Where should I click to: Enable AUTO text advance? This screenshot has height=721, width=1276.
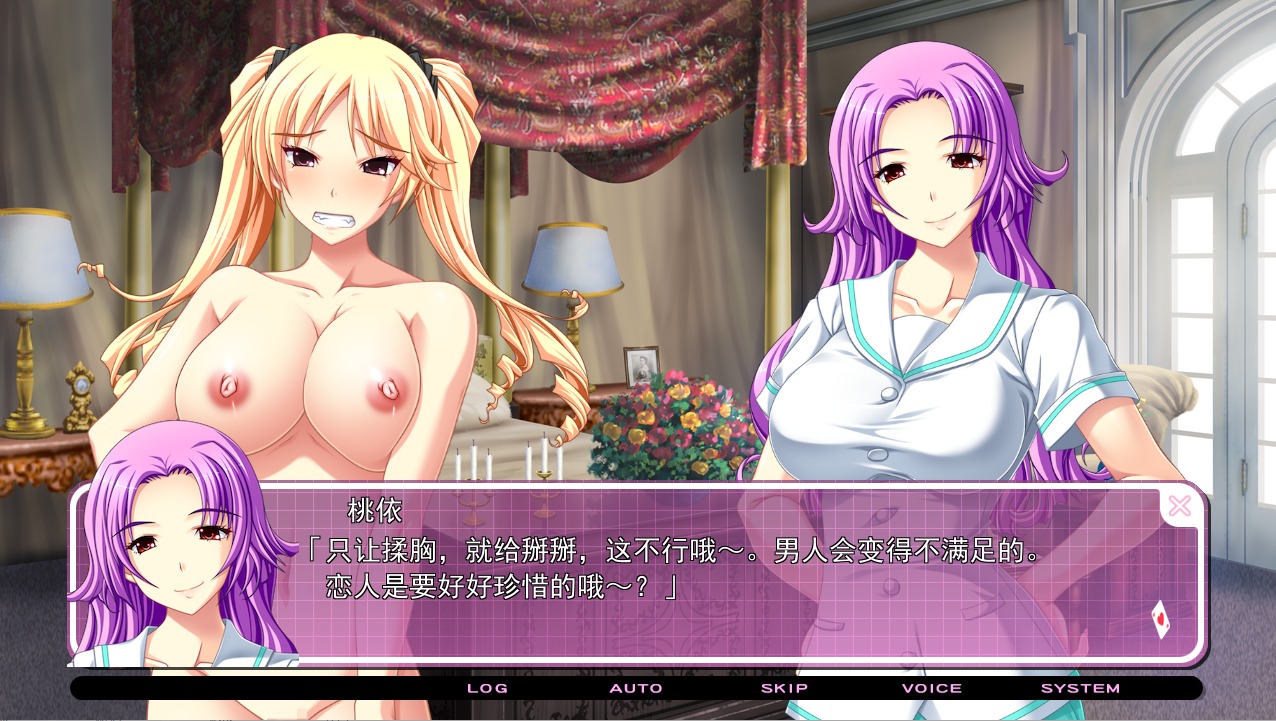(636, 688)
